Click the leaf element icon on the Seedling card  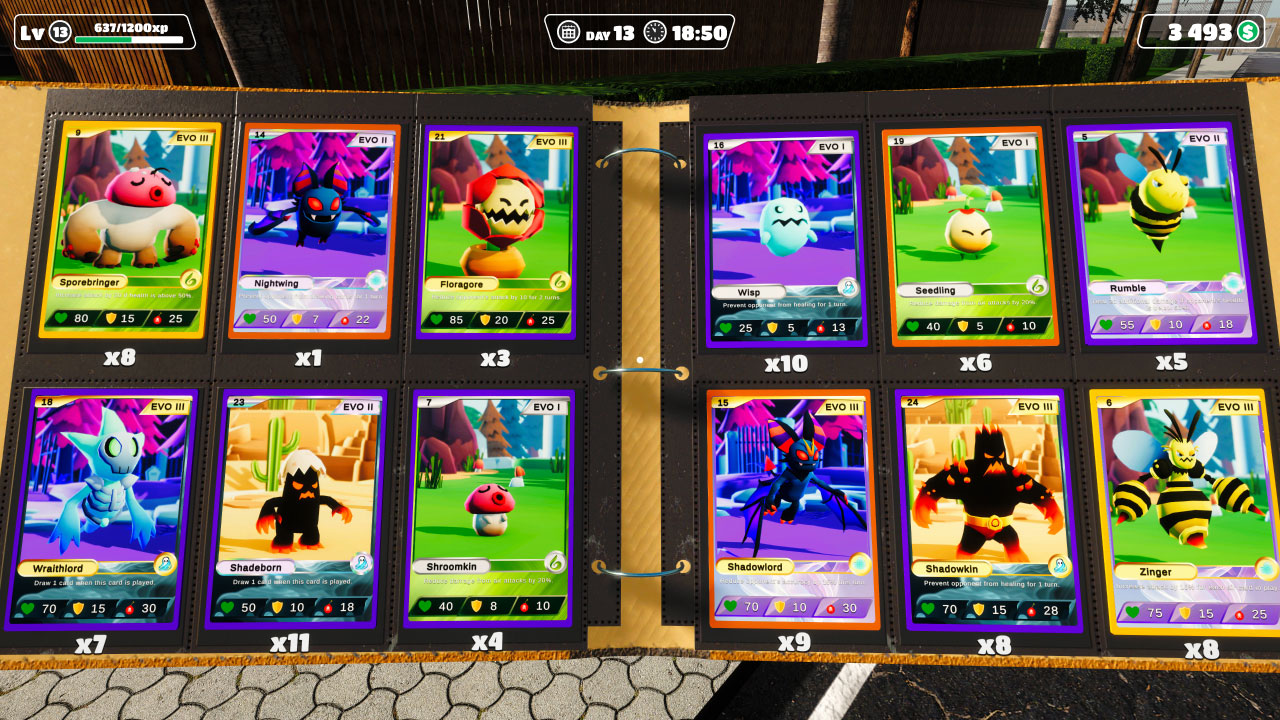click(x=1037, y=287)
